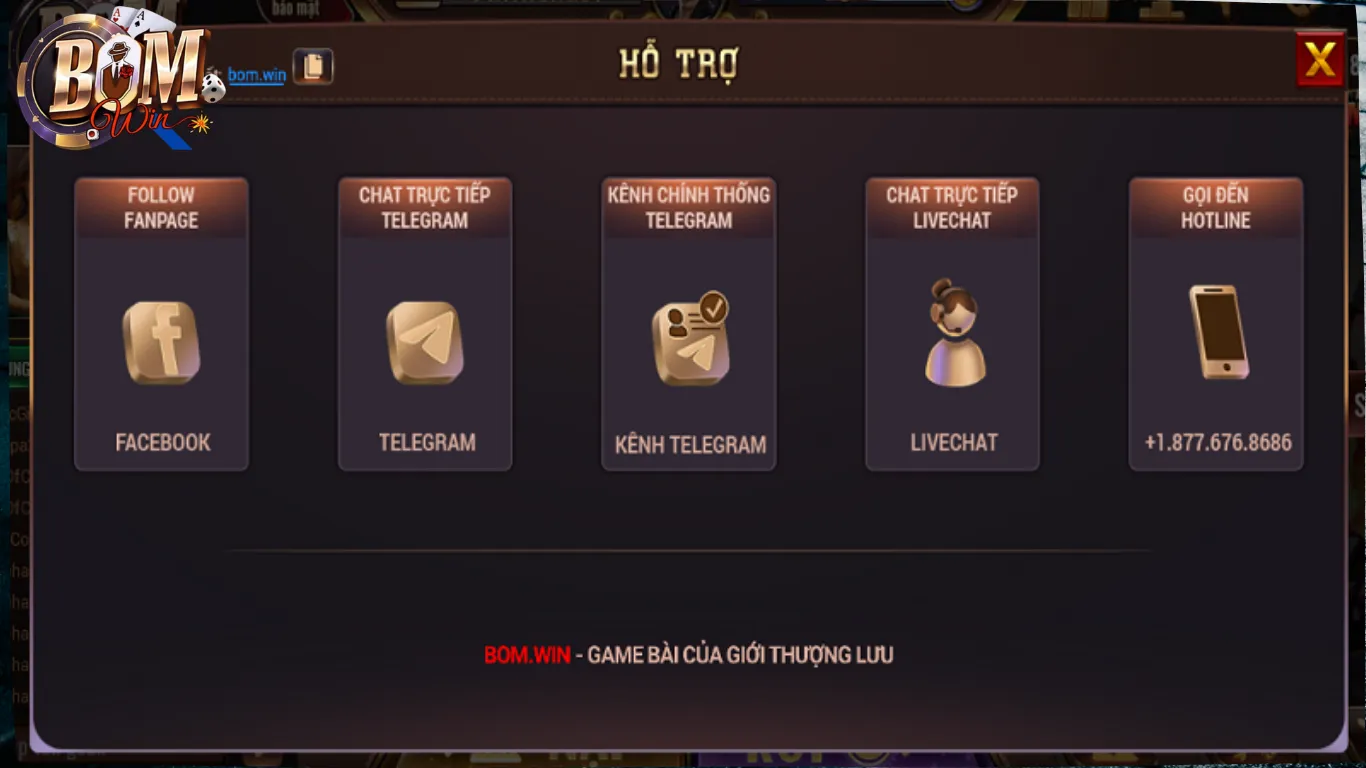Click the LIVECHAT label
This screenshot has height=768, width=1366.
[x=951, y=442]
